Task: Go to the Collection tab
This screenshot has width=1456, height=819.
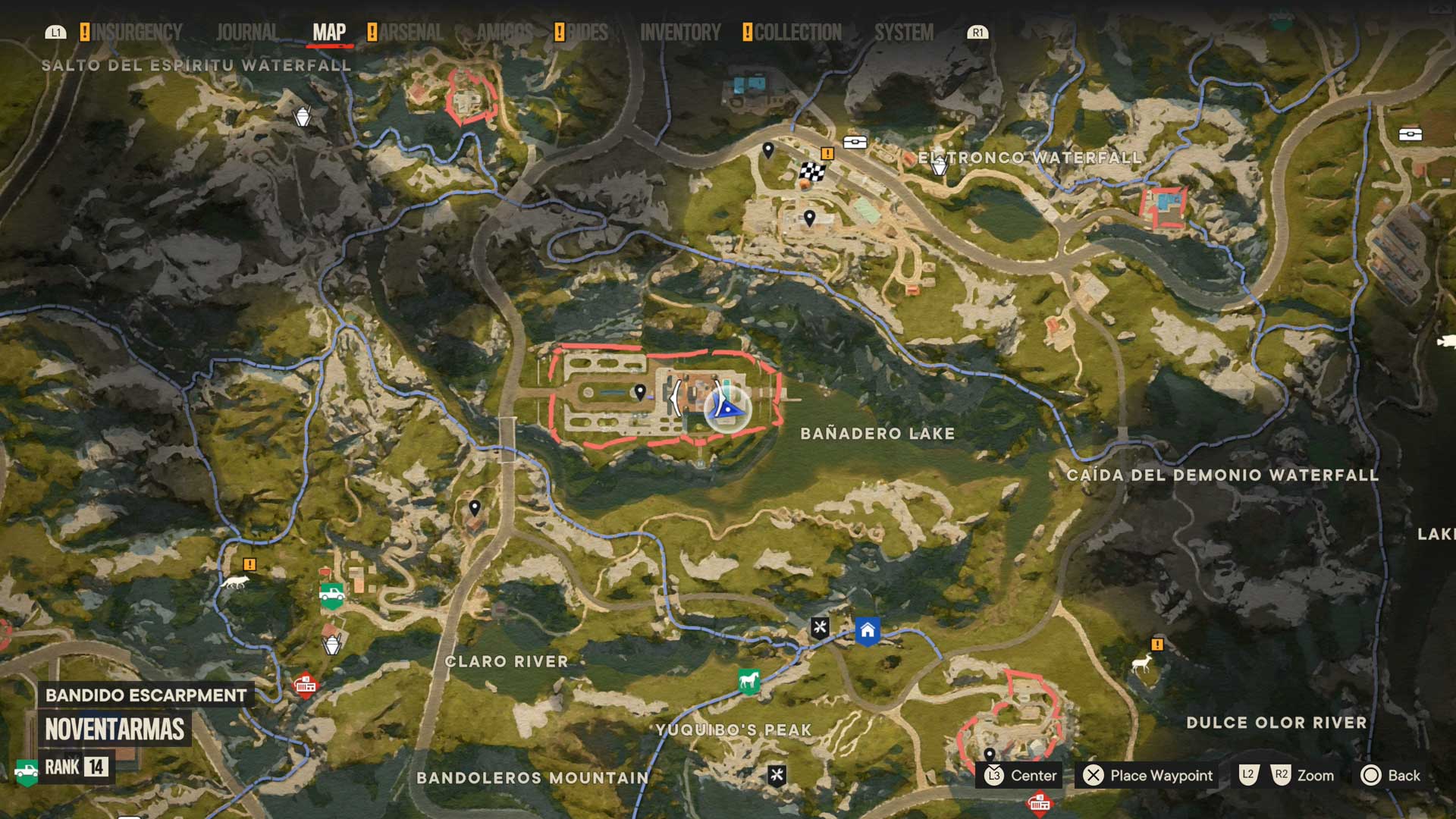Action: click(x=797, y=33)
